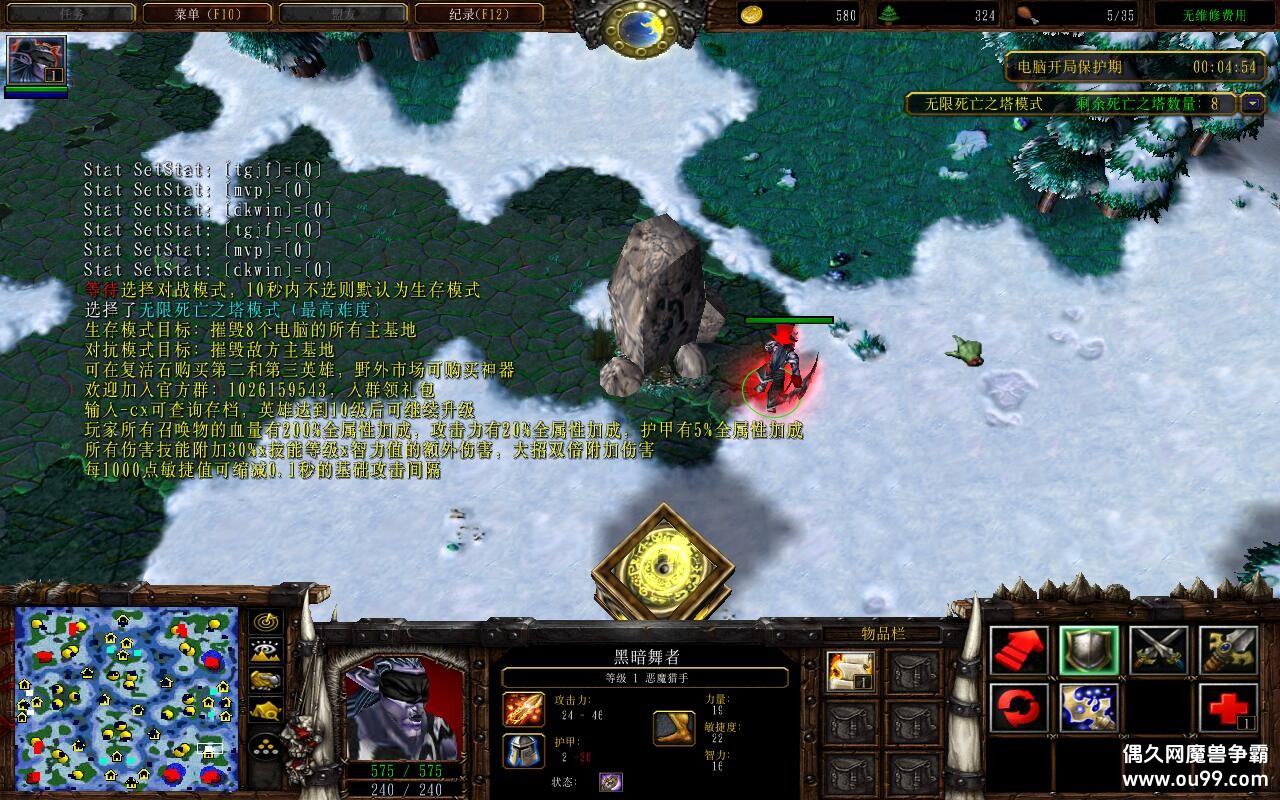1280x800 pixels.
Task: Click the Dark Dancer hero portrait
Action: tap(404, 705)
